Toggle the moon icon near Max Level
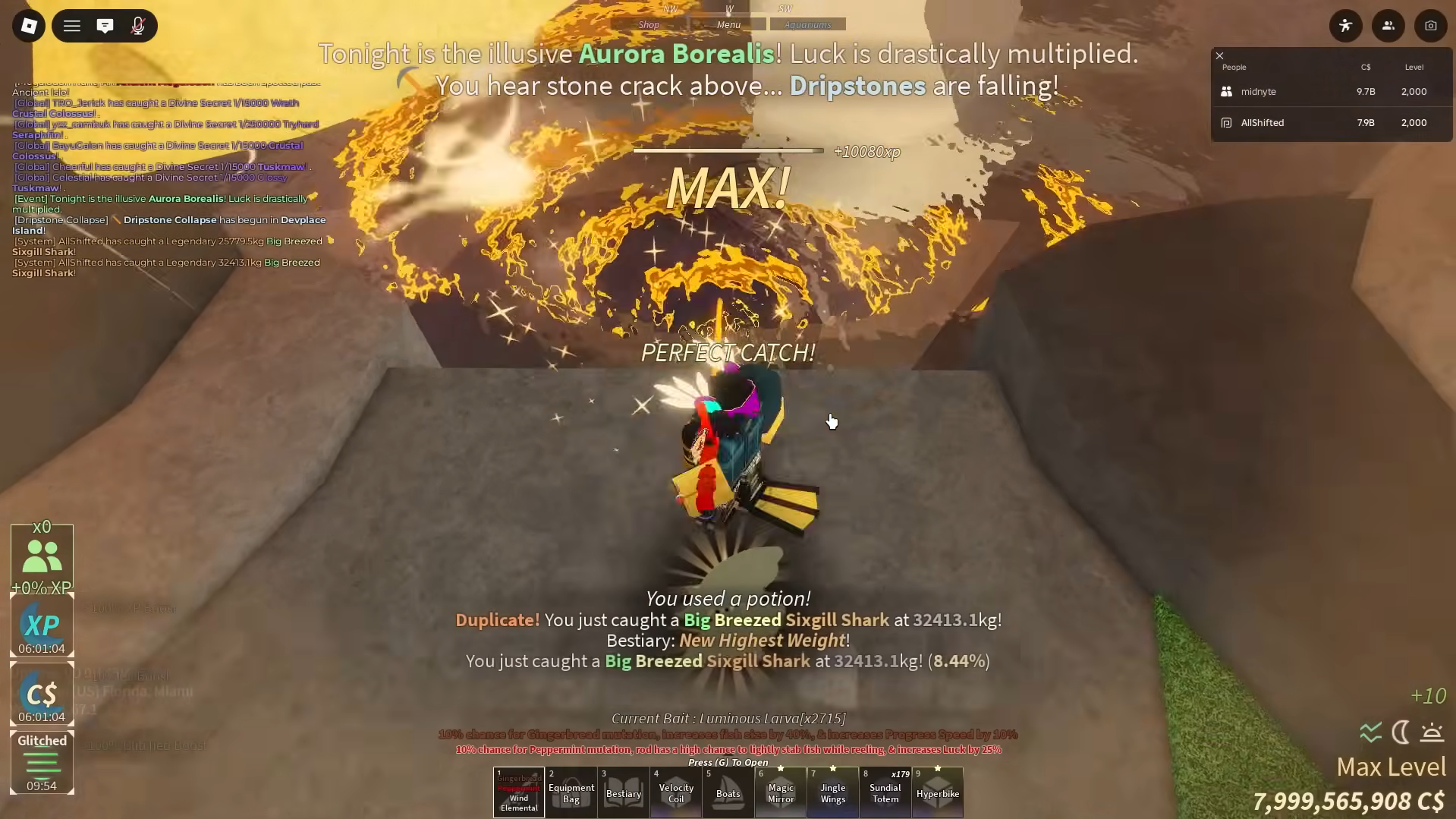This screenshot has height=819, width=1456. [1400, 732]
